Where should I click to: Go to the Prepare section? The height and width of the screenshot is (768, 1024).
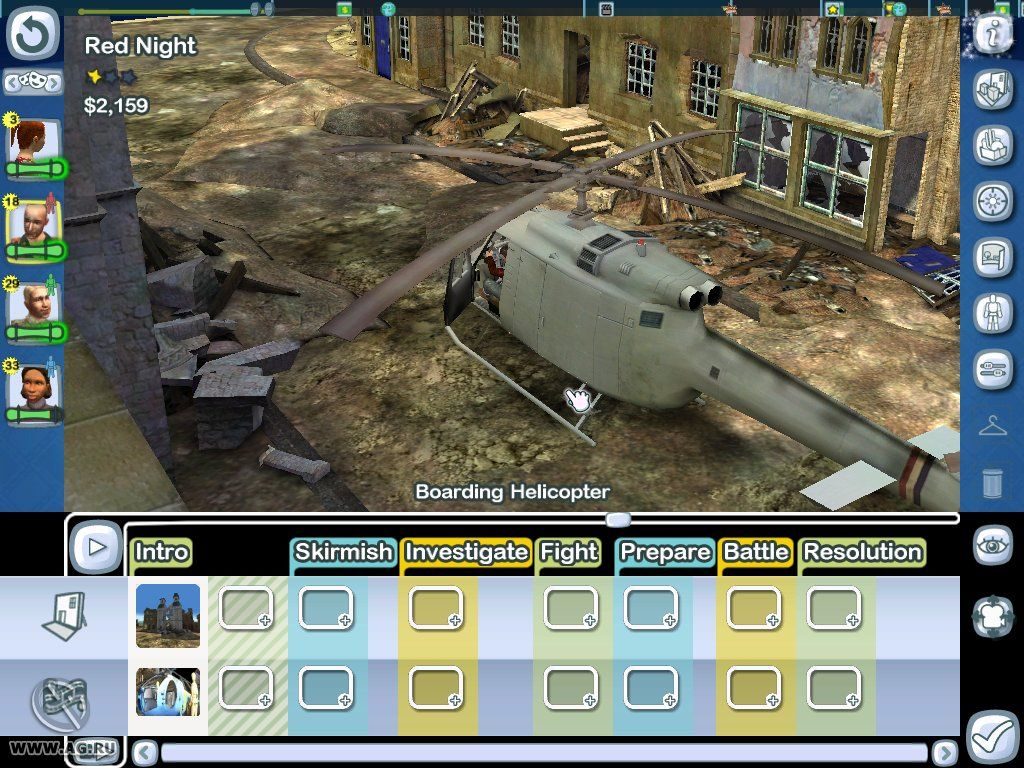tap(664, 553)
